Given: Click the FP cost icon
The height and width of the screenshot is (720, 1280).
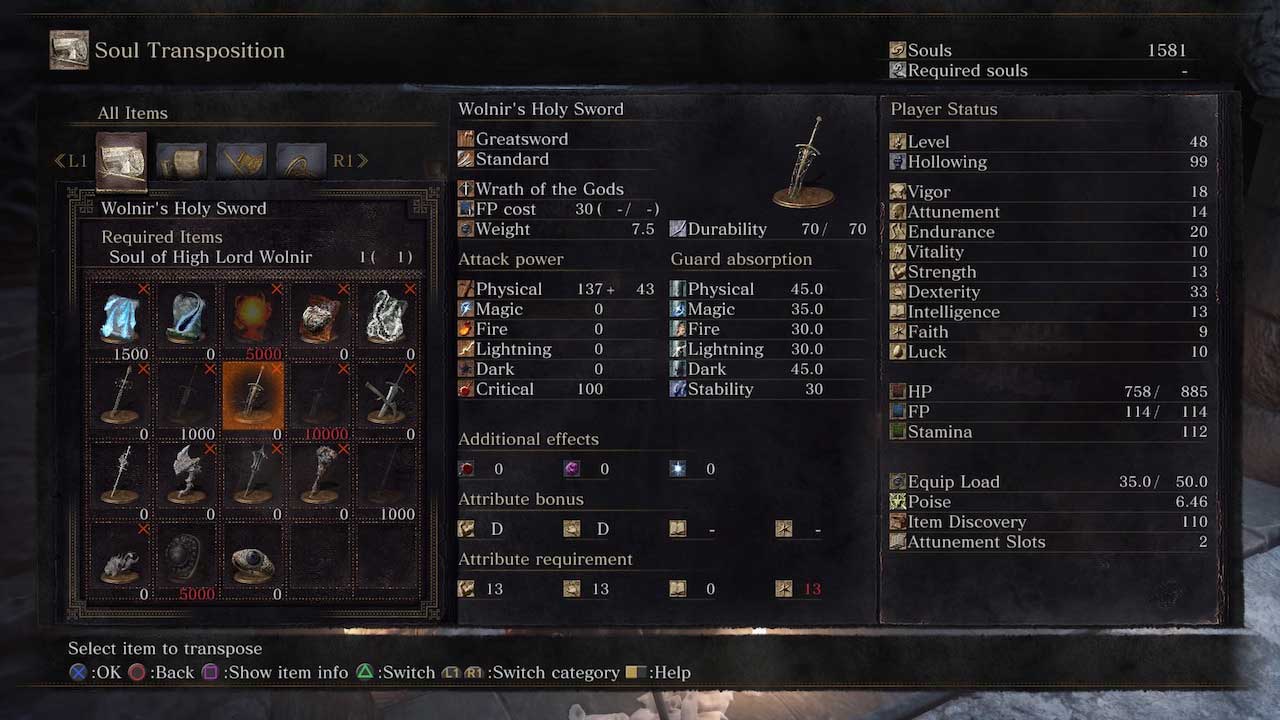Looking at the screenshot, I should click(x=467, y=209).
